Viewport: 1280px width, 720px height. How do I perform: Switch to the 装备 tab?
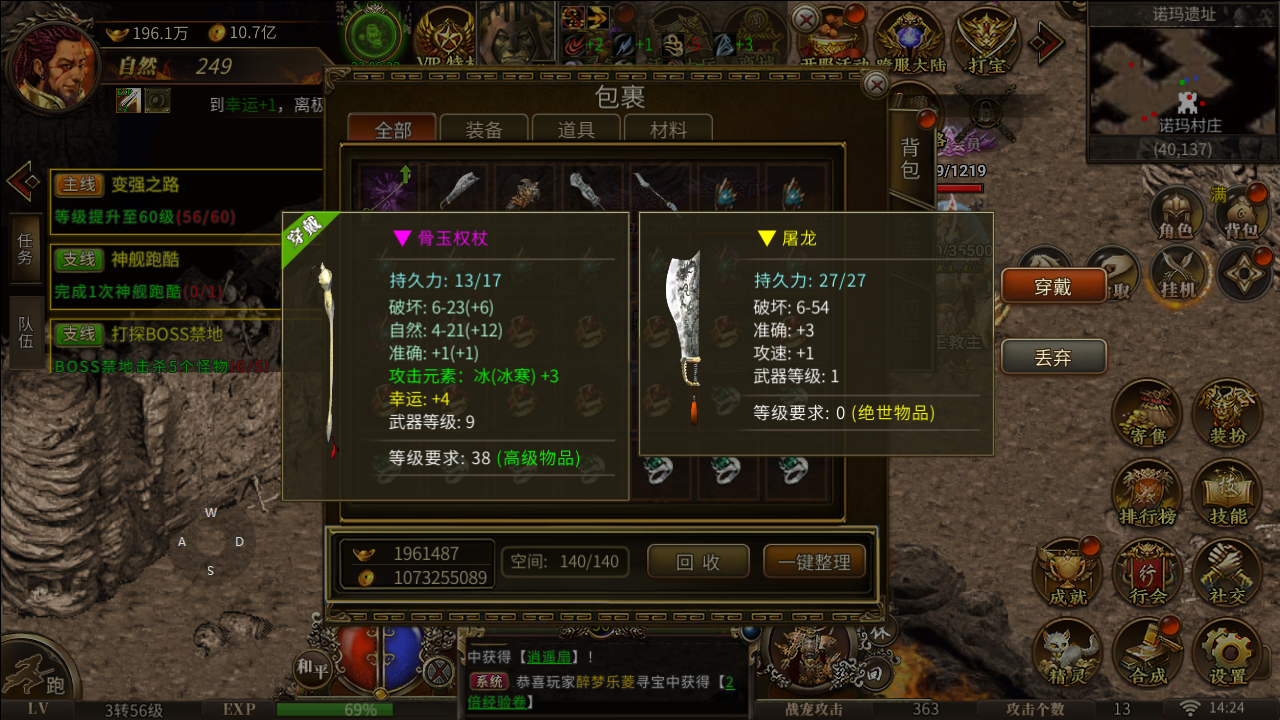pyautogui.click(x=484, y=130)
